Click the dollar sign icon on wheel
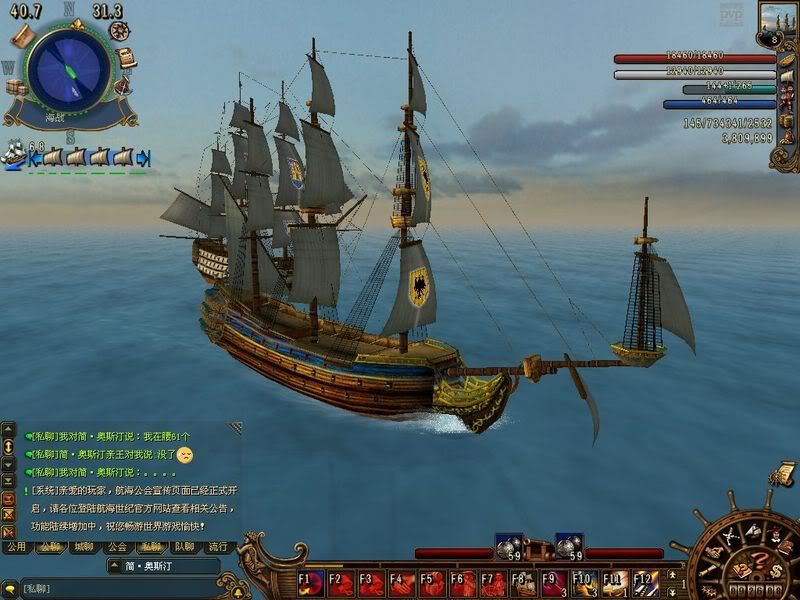This screenshot has height=600, width=800. tap(776, 571)
